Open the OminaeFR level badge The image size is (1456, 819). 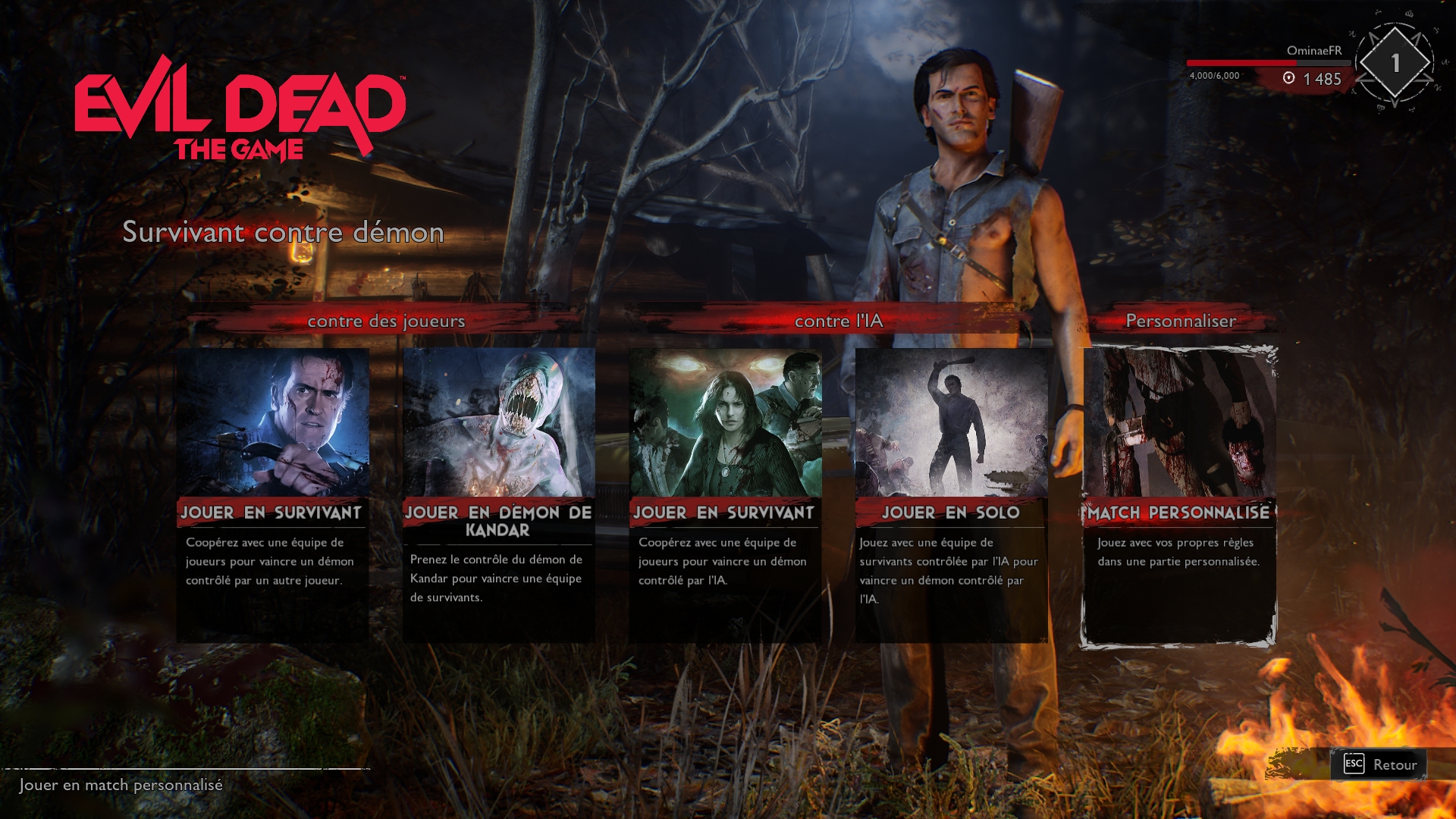point(1394,64)
